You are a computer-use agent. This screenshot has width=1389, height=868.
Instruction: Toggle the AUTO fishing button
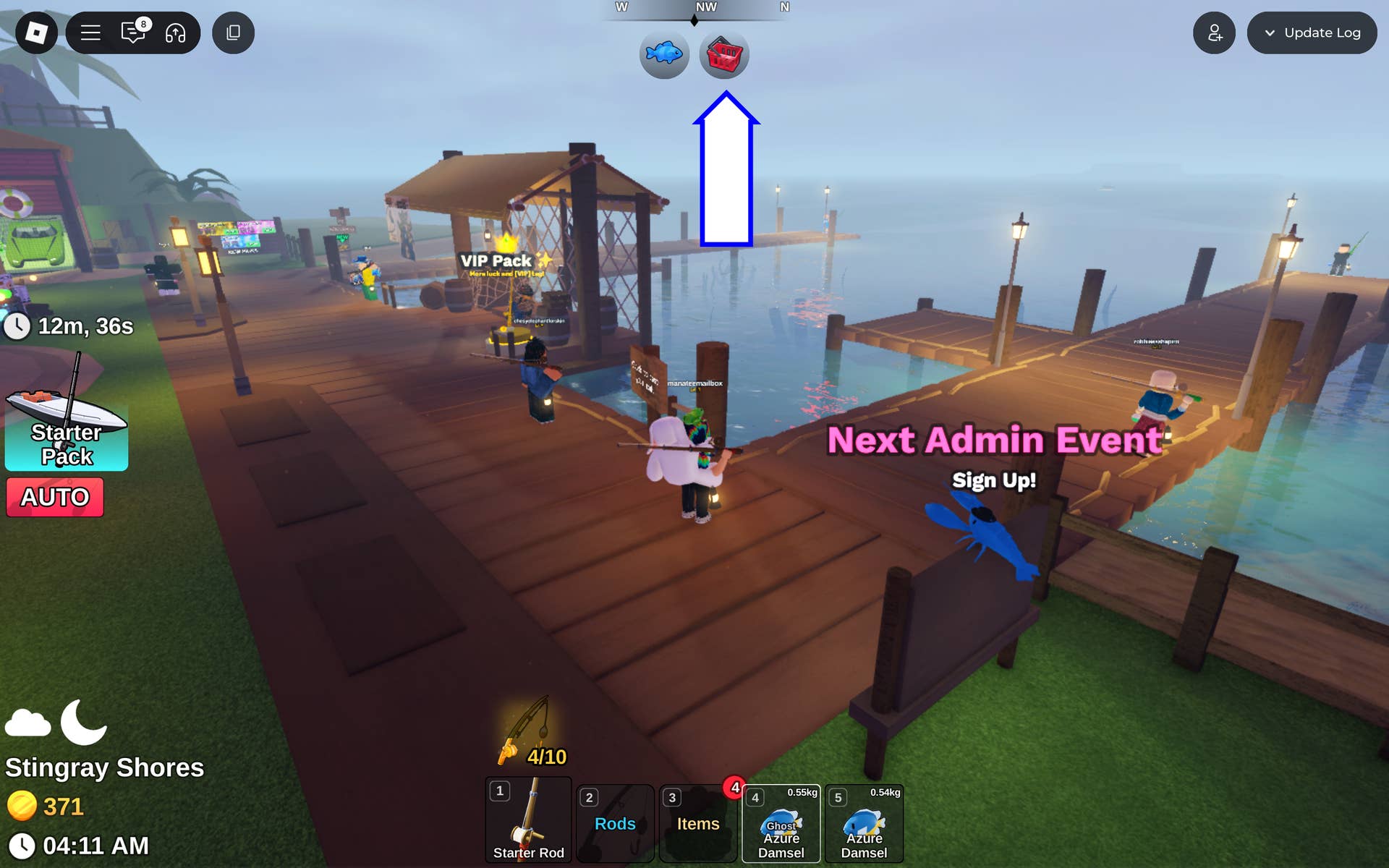click(55, 497)
